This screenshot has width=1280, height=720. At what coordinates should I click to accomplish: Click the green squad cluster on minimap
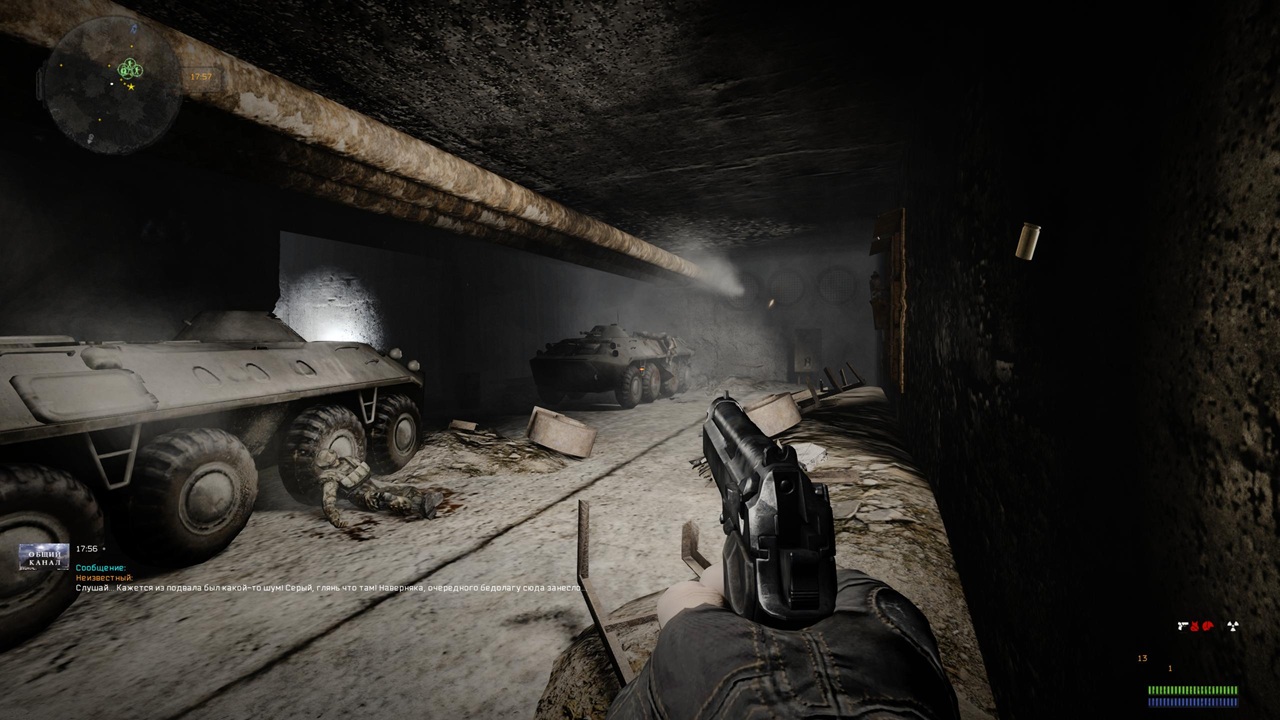point(127,69)
